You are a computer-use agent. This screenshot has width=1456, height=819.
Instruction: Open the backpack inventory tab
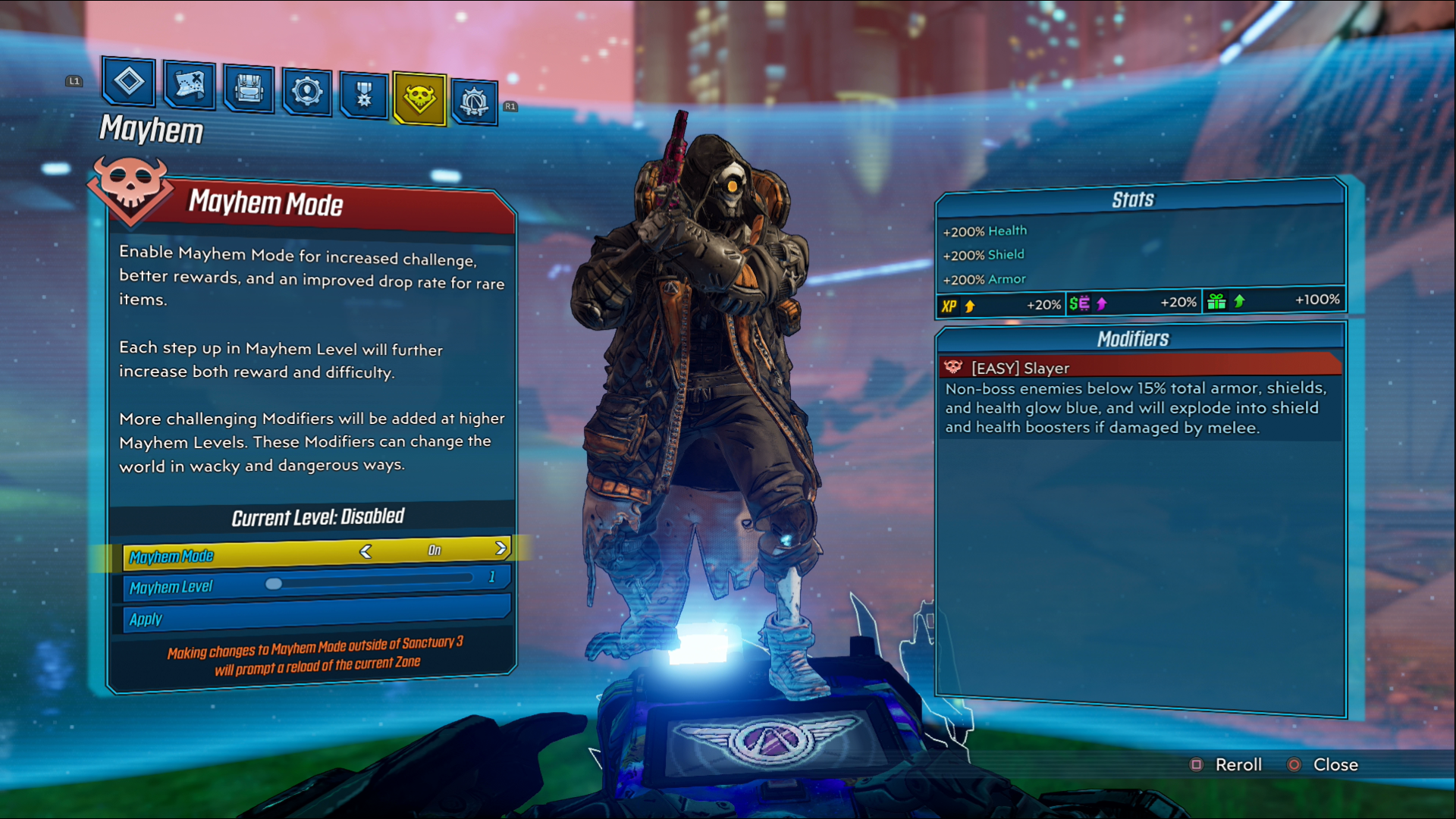(249, 89)
